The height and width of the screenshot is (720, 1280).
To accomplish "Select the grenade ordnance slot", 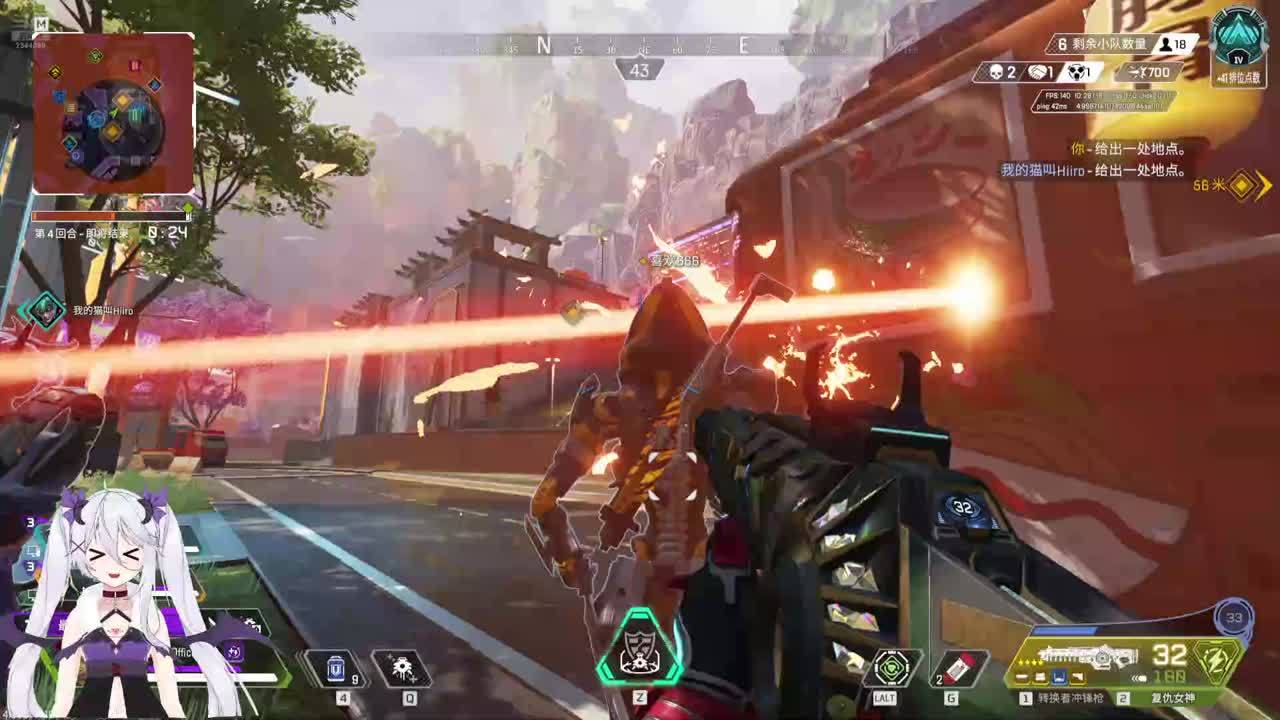I will [960, 668].
